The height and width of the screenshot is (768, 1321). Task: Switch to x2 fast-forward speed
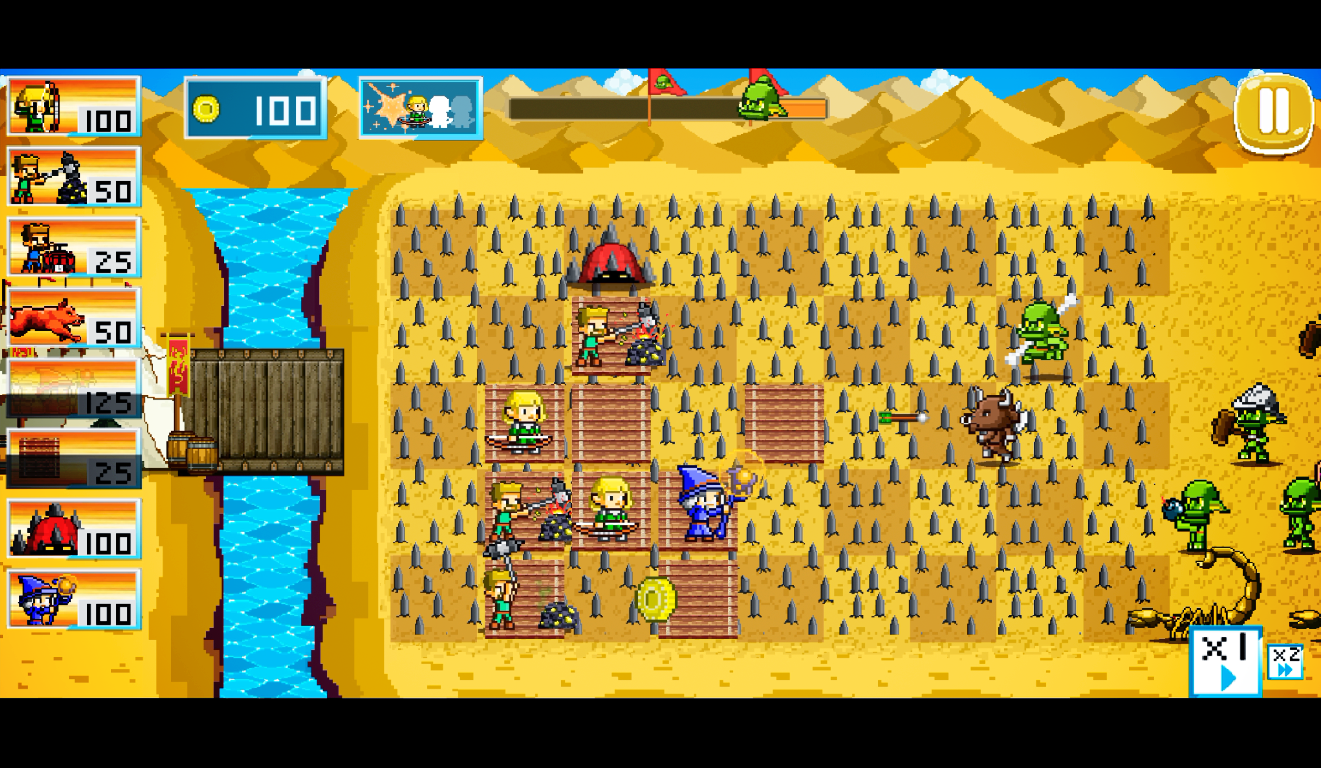(x=1285, y=662)
